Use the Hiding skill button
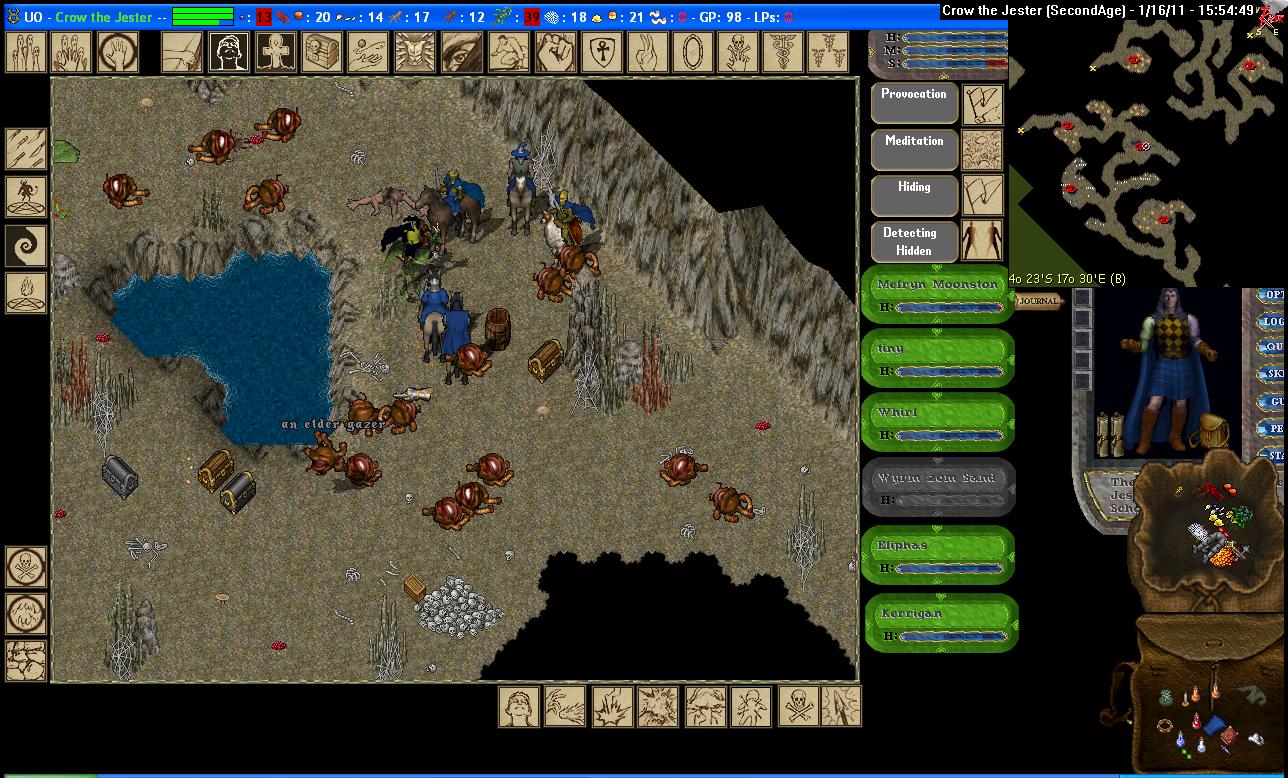The image size is (1288, 778). coord(914,196)
